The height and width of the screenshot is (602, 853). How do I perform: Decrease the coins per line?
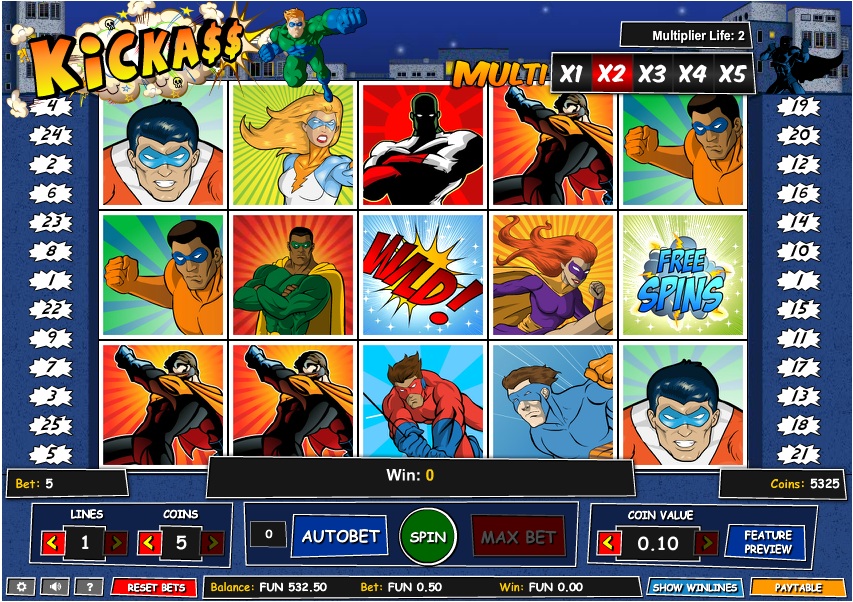(149, 543)
